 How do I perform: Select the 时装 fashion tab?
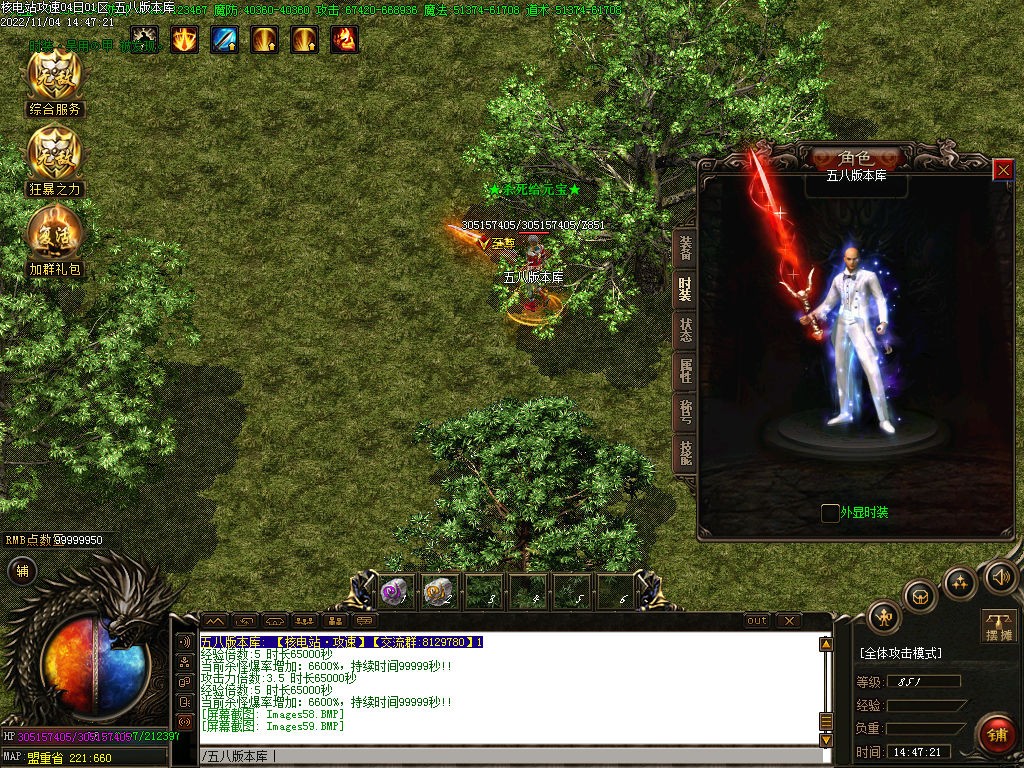coord(685,288)
